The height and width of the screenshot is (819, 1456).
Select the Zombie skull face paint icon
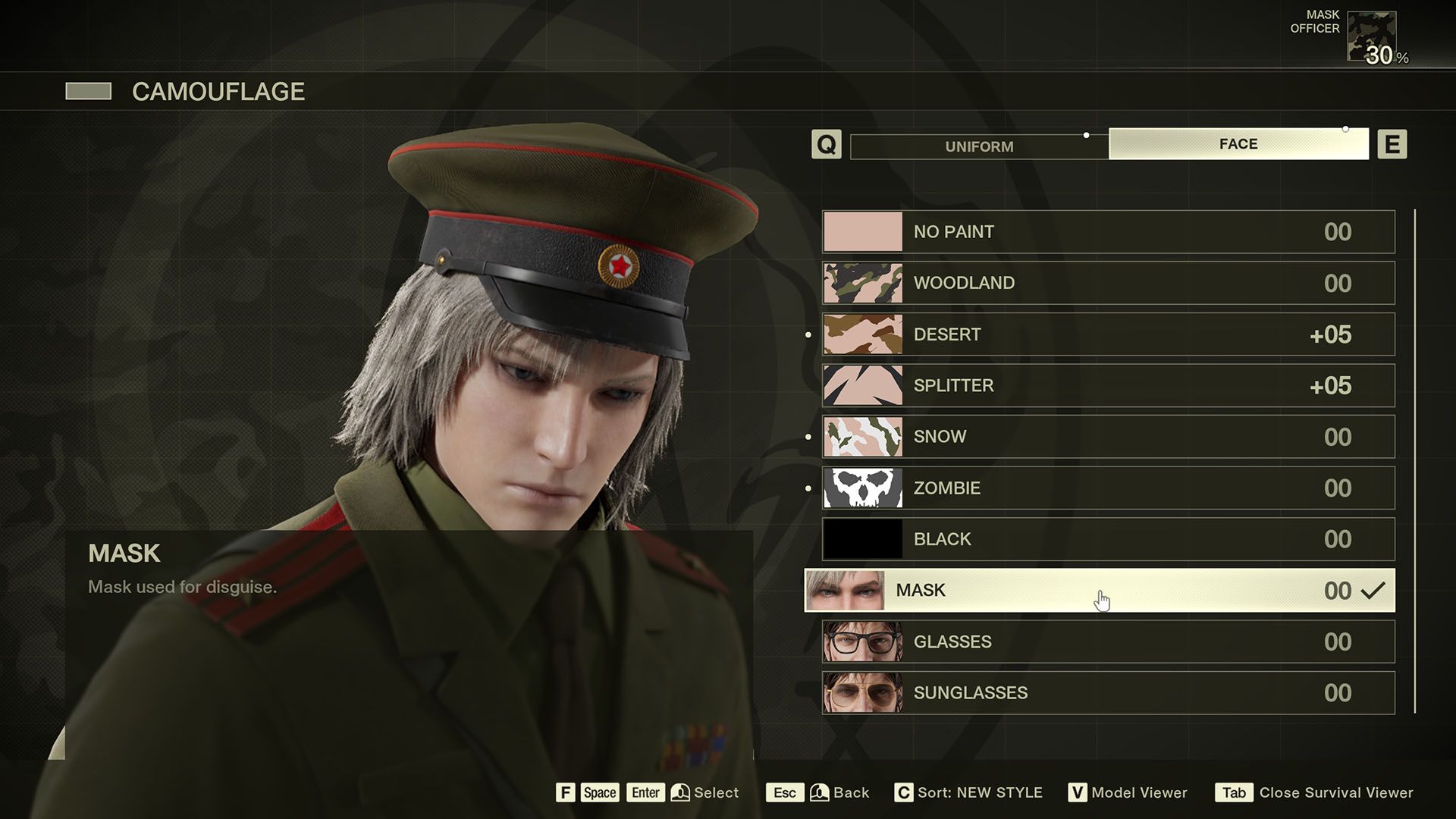[x=861, y=488]
